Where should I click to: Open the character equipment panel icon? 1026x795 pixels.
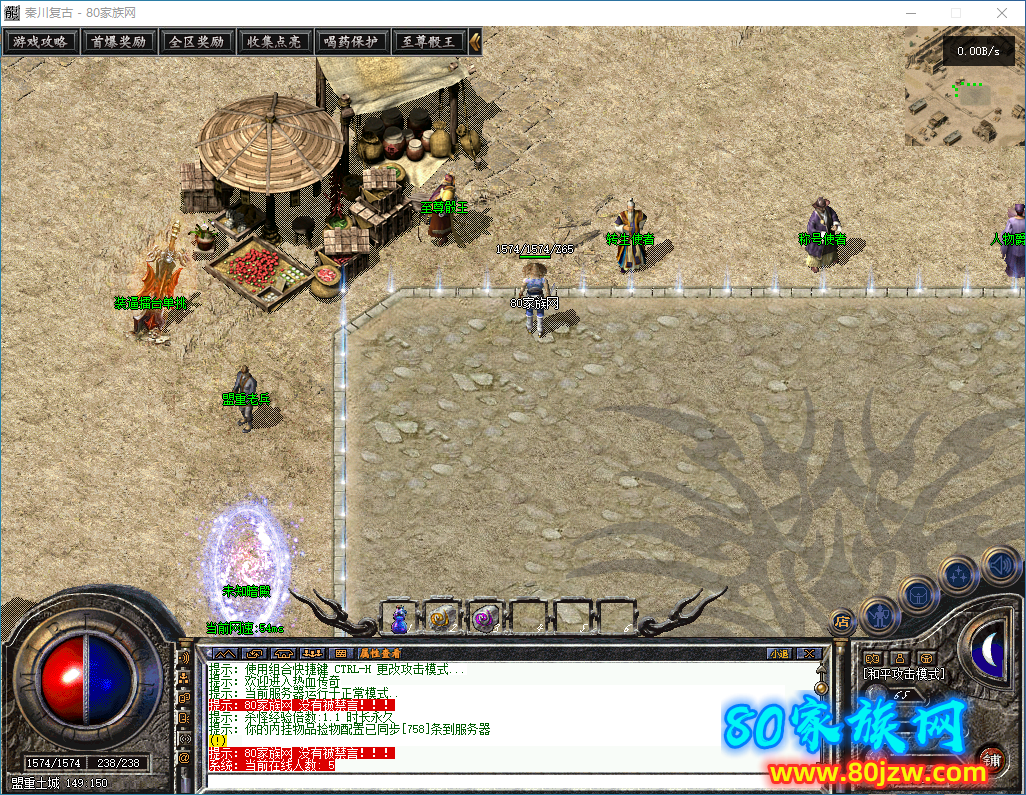click(878, 615)
